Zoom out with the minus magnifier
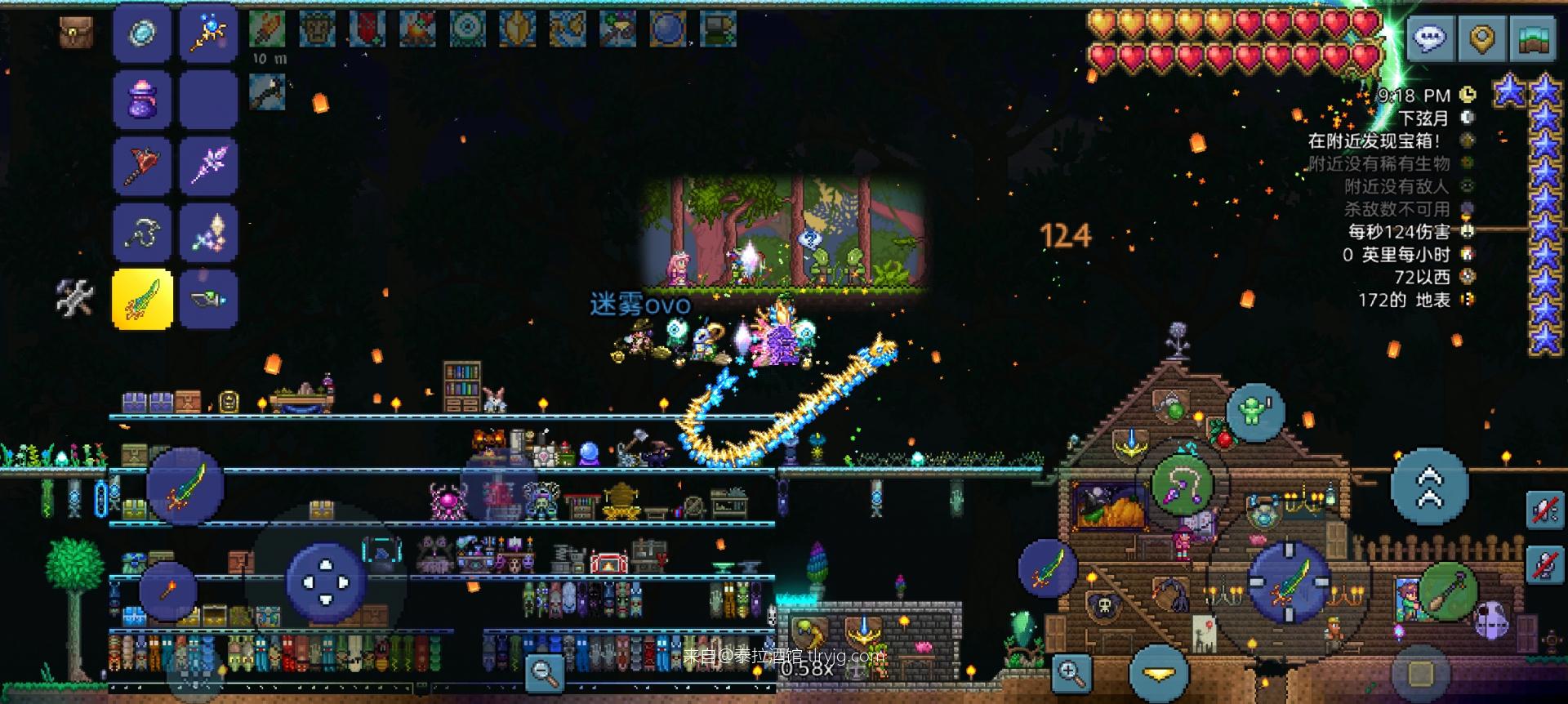1568x704 pixels. 543,673
